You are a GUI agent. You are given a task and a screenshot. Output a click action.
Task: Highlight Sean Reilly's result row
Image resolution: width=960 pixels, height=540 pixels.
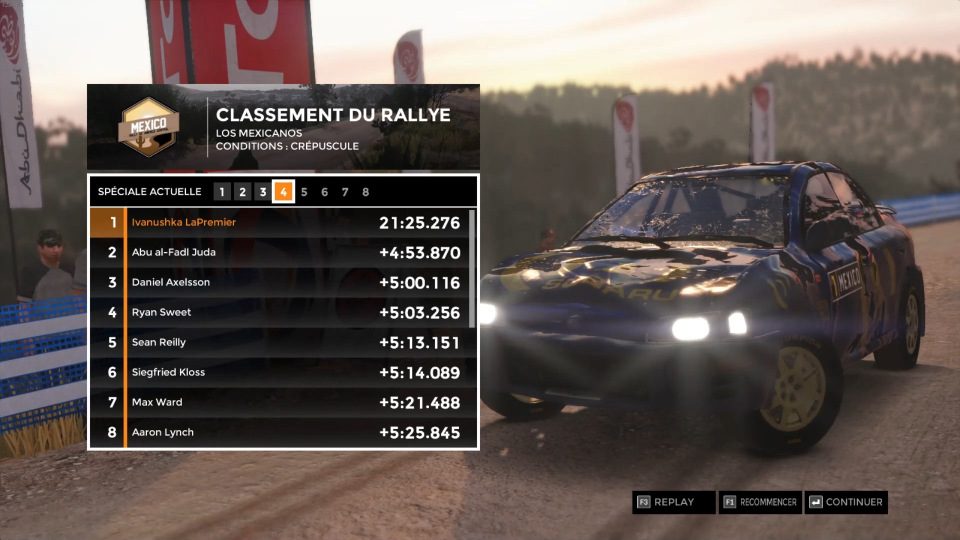(278, 342)
